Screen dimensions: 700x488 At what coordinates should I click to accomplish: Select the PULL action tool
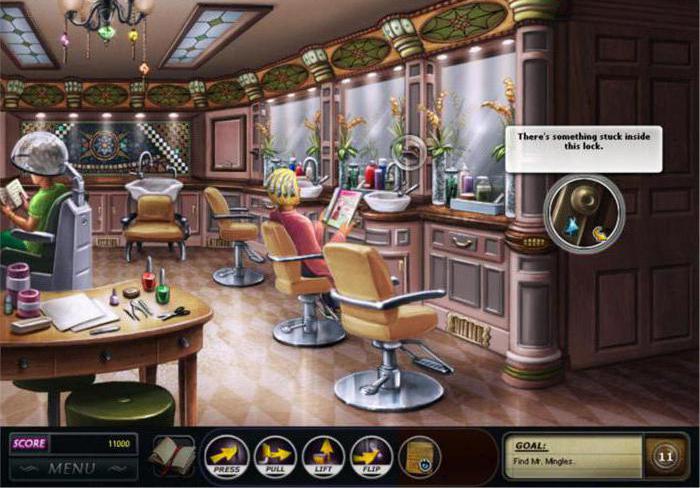pos(275,456)
